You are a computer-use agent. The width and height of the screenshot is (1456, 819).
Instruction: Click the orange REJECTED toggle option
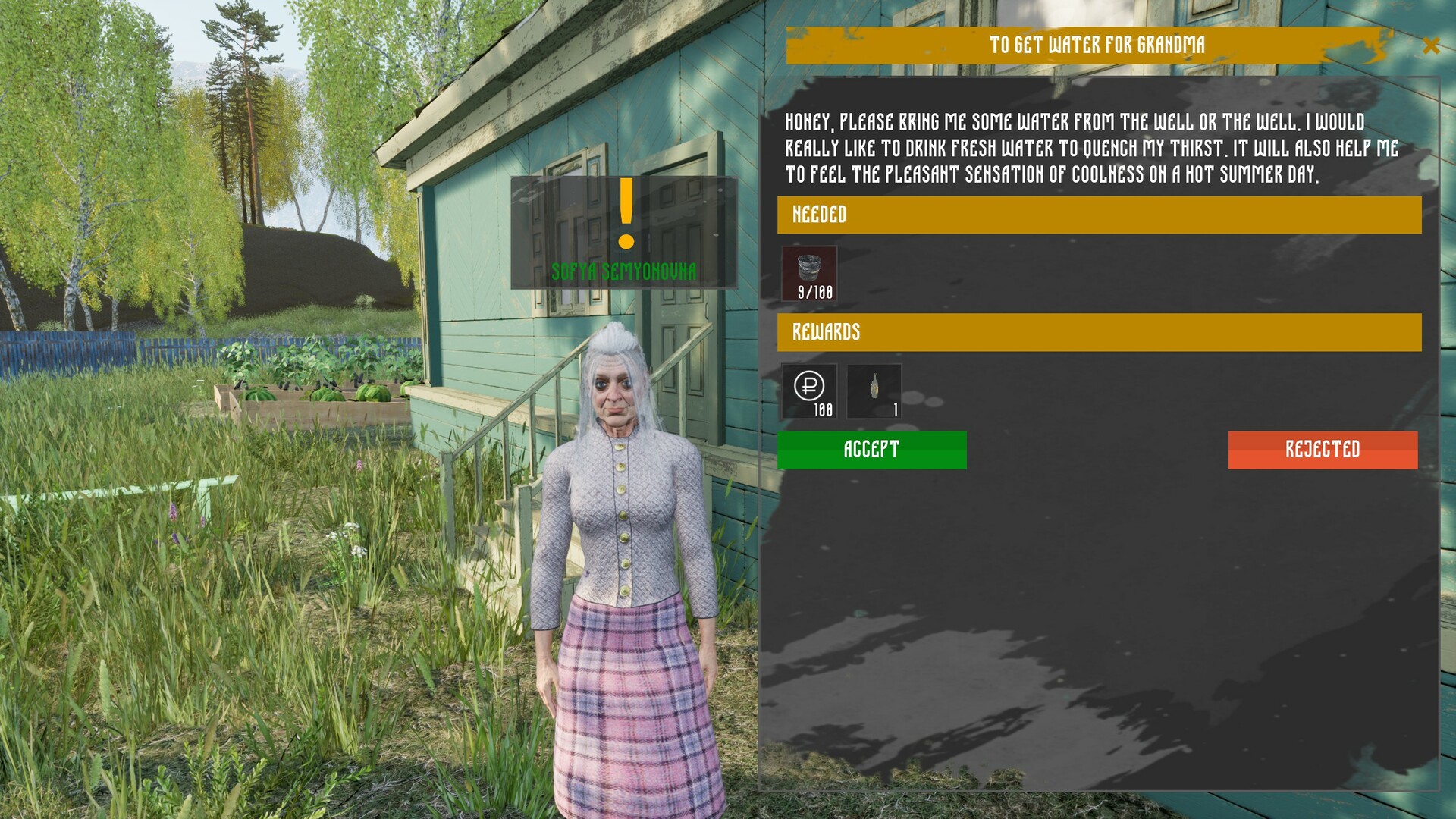pyautogui.click(x=1323, y=449)
